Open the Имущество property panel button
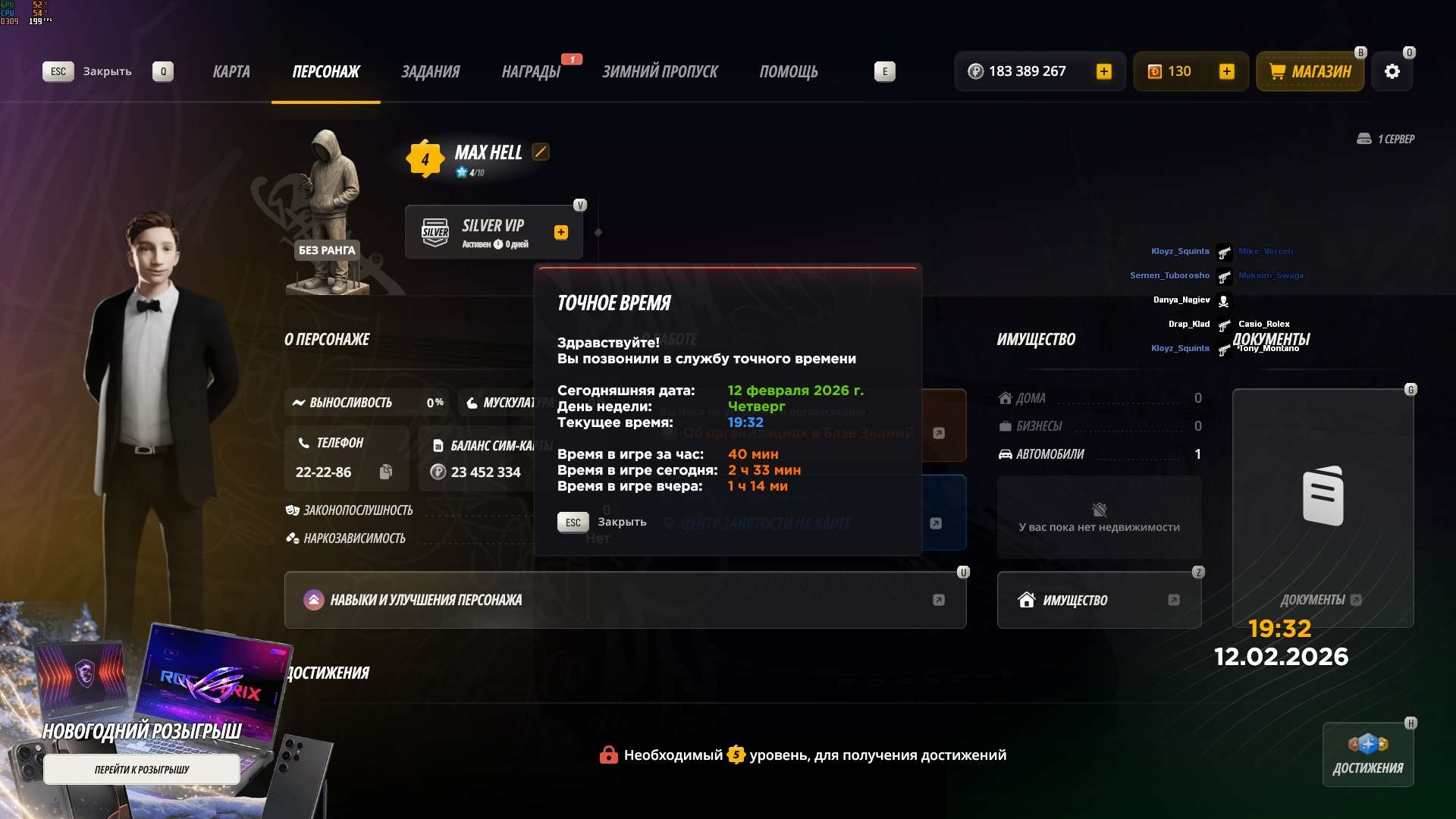 [1099, 600]
